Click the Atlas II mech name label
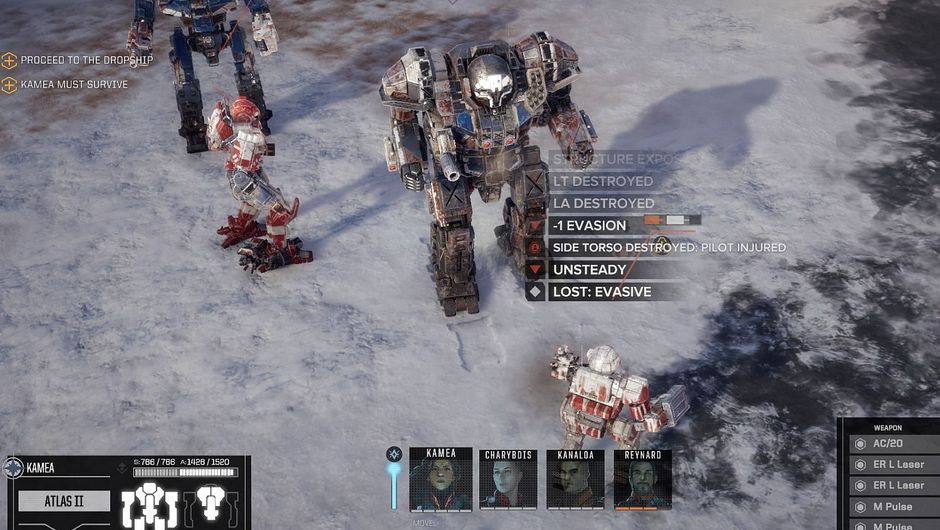Viewport: 940px width, 530px height. point(64,500)
